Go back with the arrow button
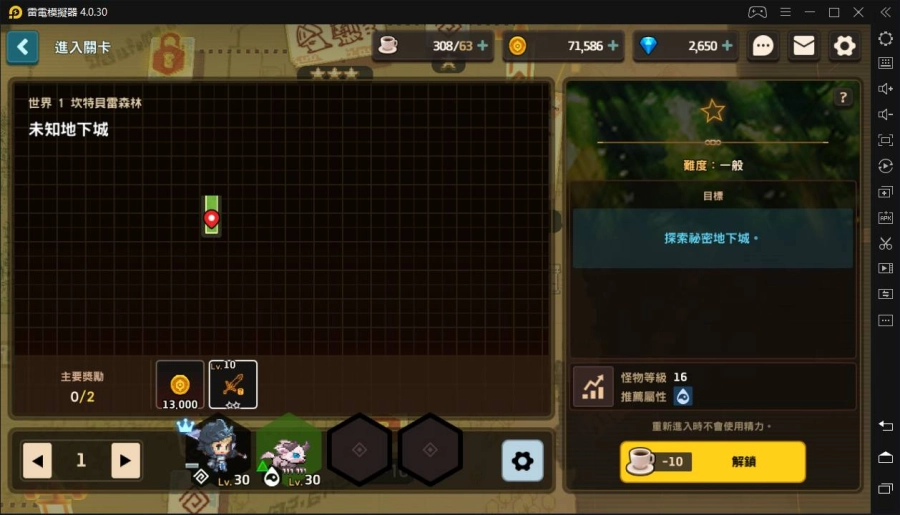This screenshot has width=900, height=515. point(22,47)
